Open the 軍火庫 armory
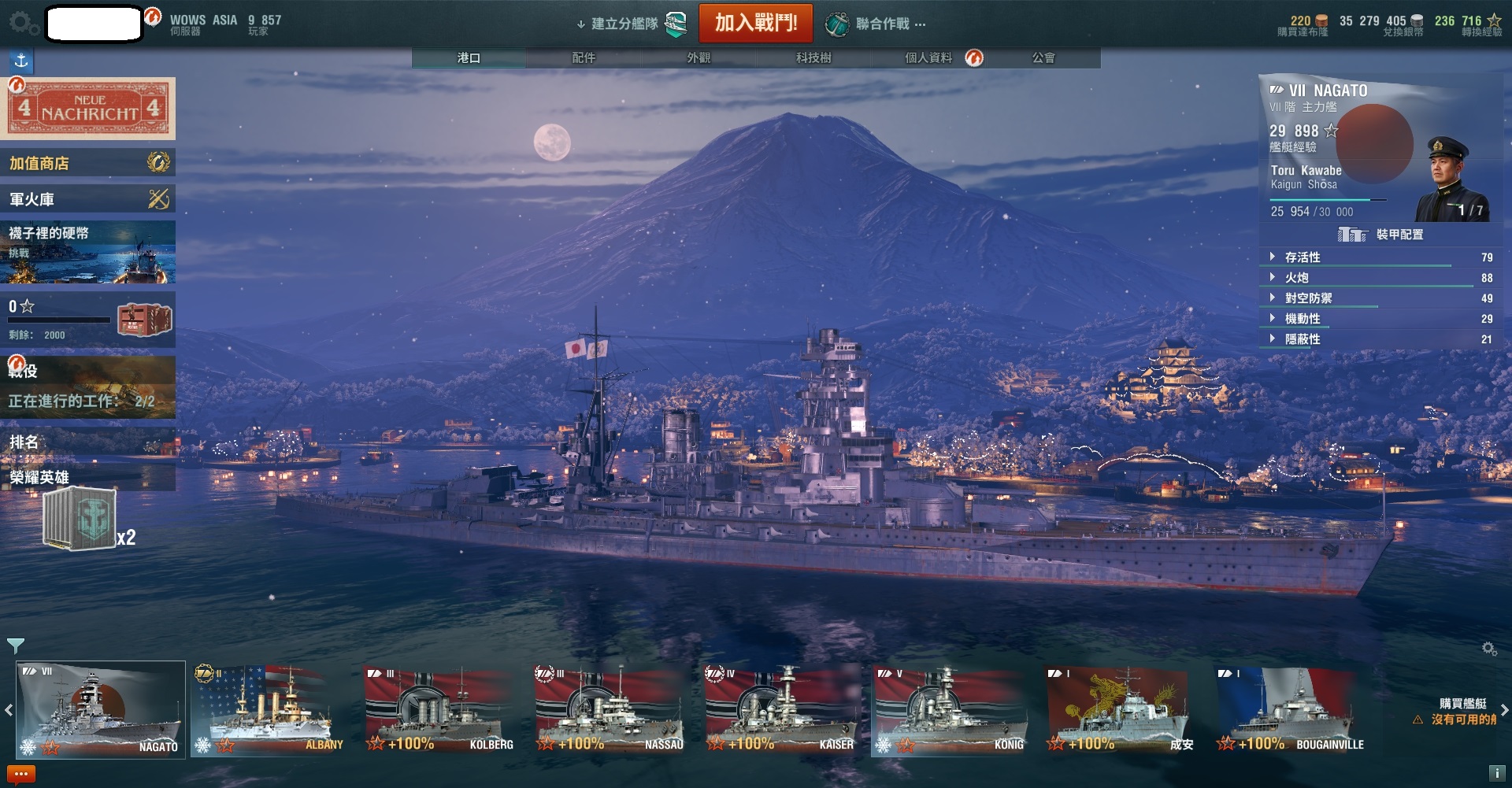Image resolution: width=1512 pixels, height=788 pixels. coord(87,199)
